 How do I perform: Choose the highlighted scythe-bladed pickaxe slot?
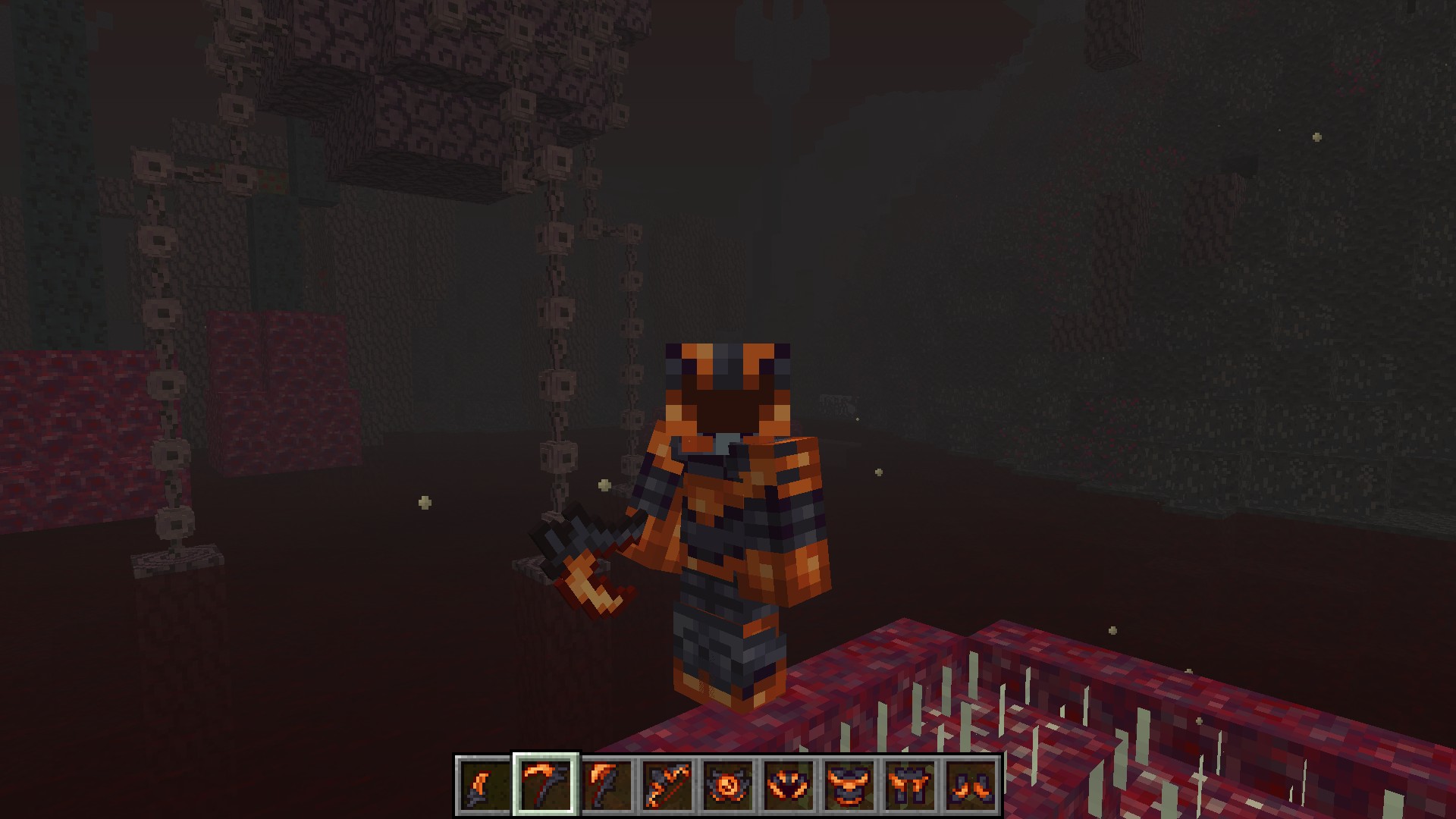(x=546, y=783)
